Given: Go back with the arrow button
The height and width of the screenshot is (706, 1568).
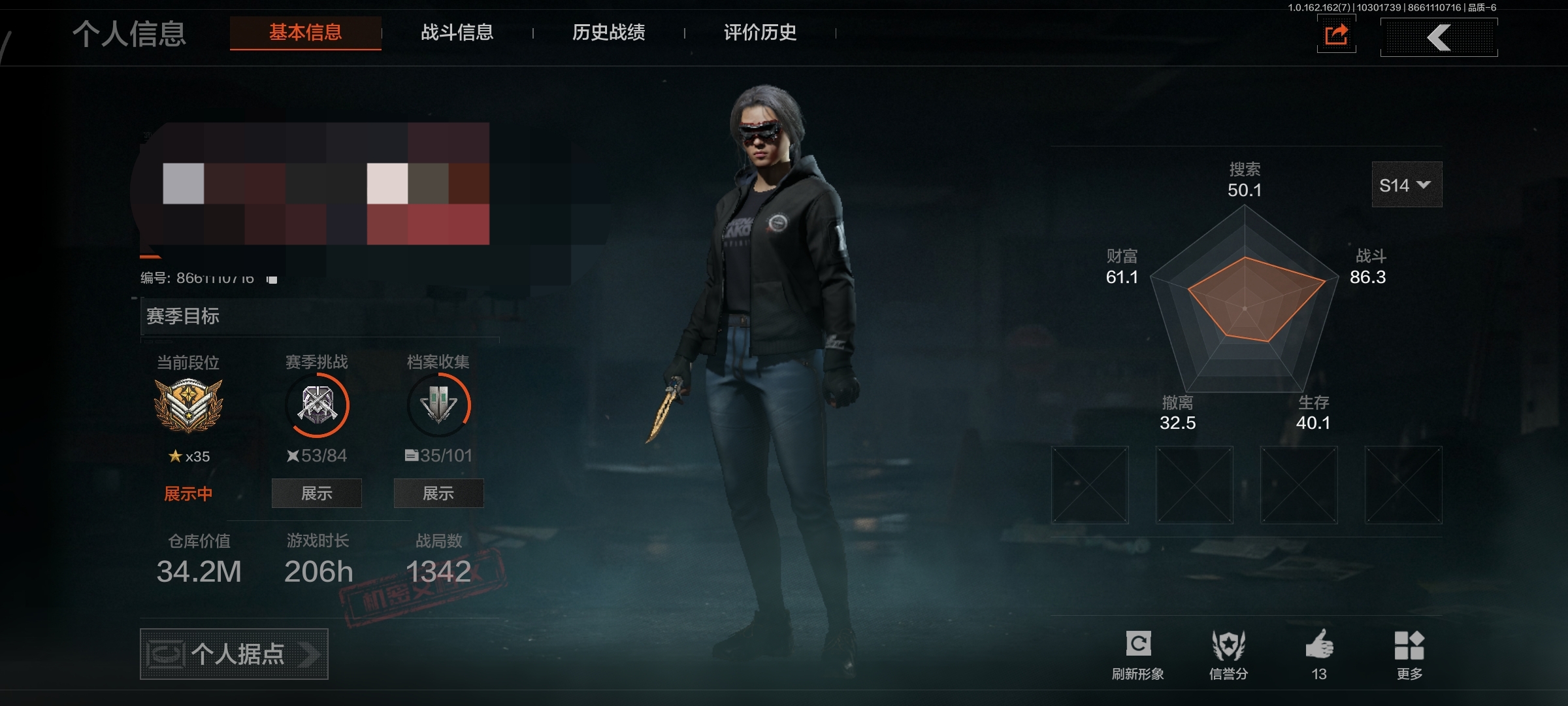Looking at the screenshot, I should pos(1439,37).
